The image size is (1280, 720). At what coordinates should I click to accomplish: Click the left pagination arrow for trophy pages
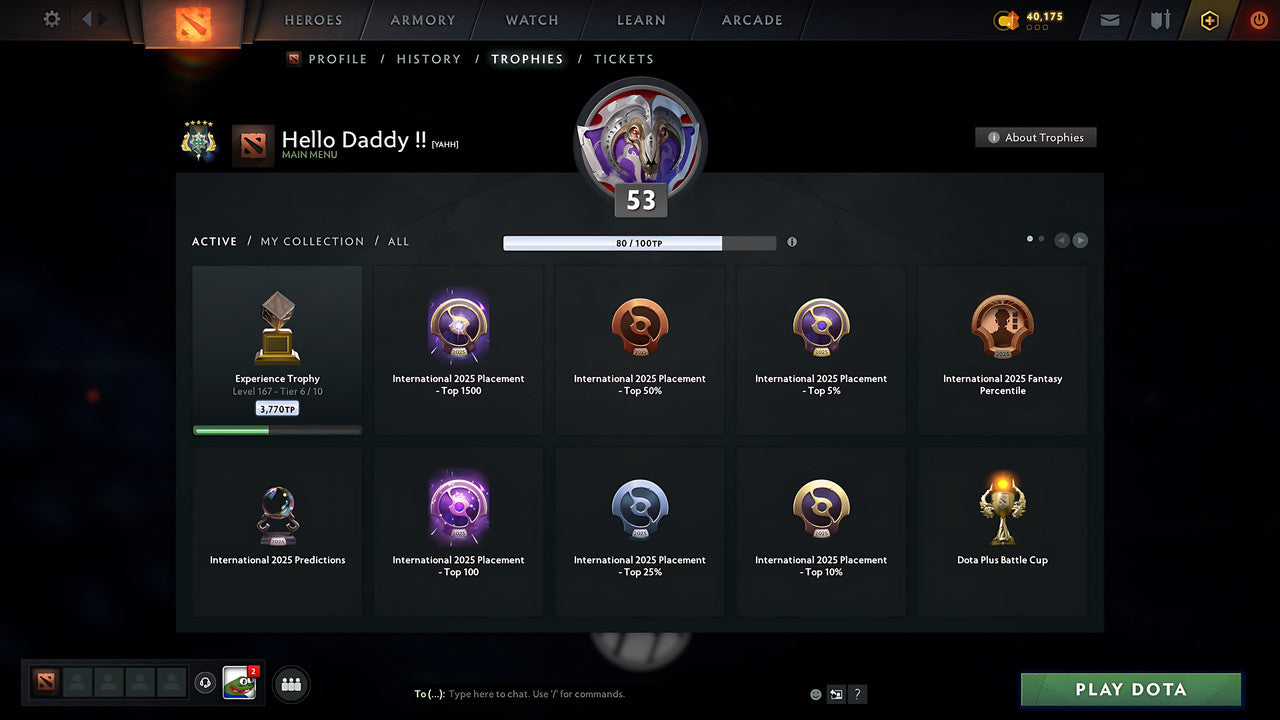pos(1061,240)
